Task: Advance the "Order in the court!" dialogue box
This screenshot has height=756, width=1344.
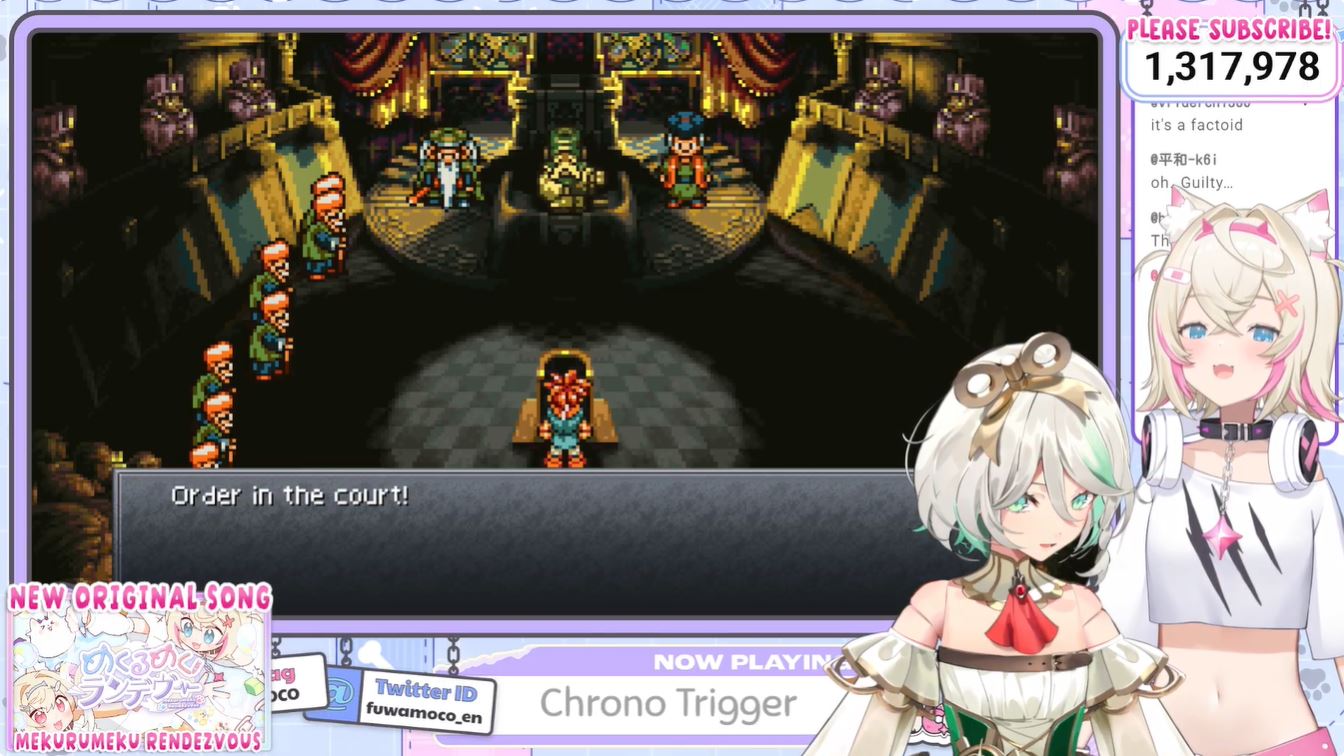Action: pos(520,540)
